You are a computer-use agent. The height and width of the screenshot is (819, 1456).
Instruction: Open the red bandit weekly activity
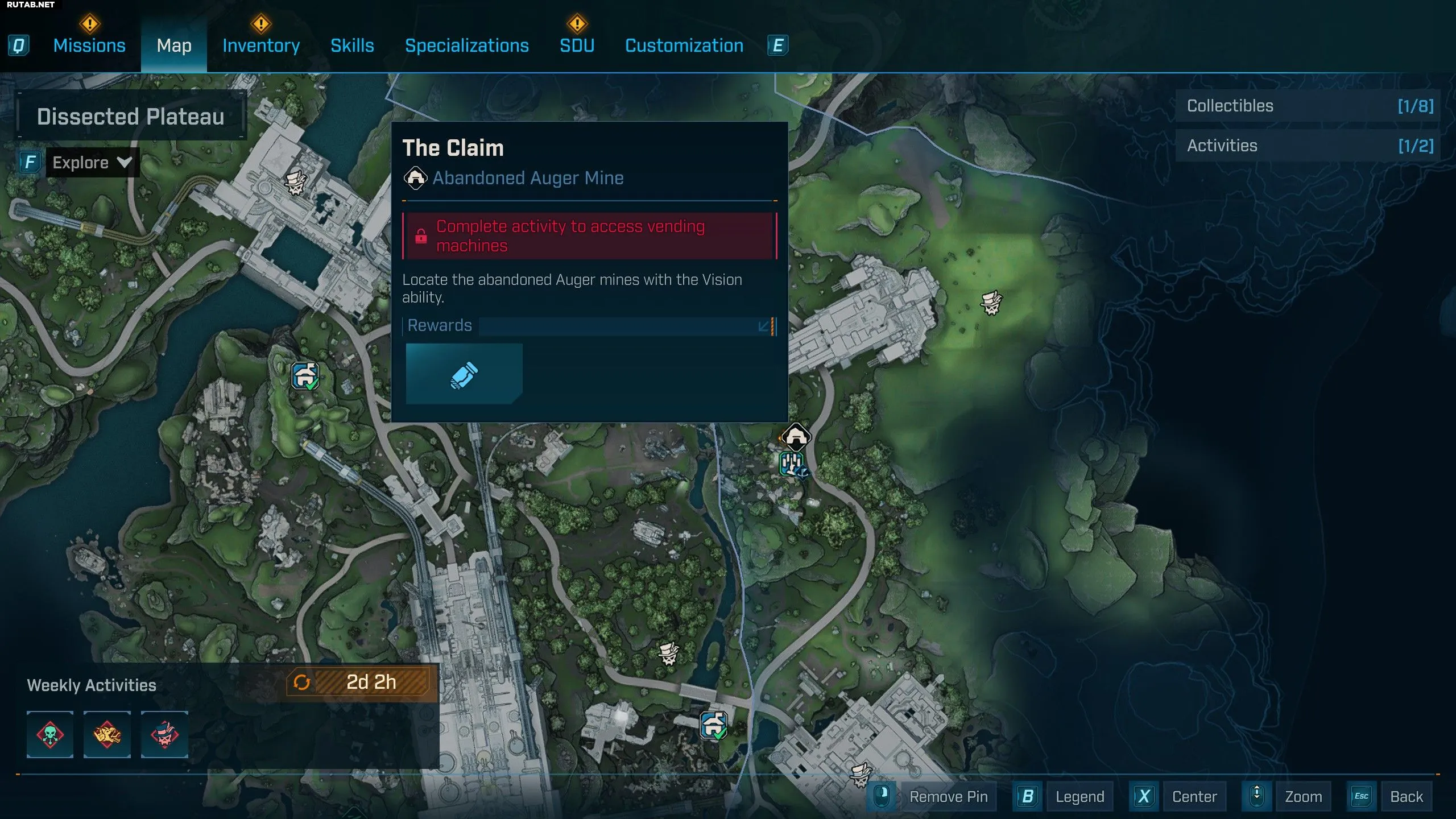(x=164, y=734)
